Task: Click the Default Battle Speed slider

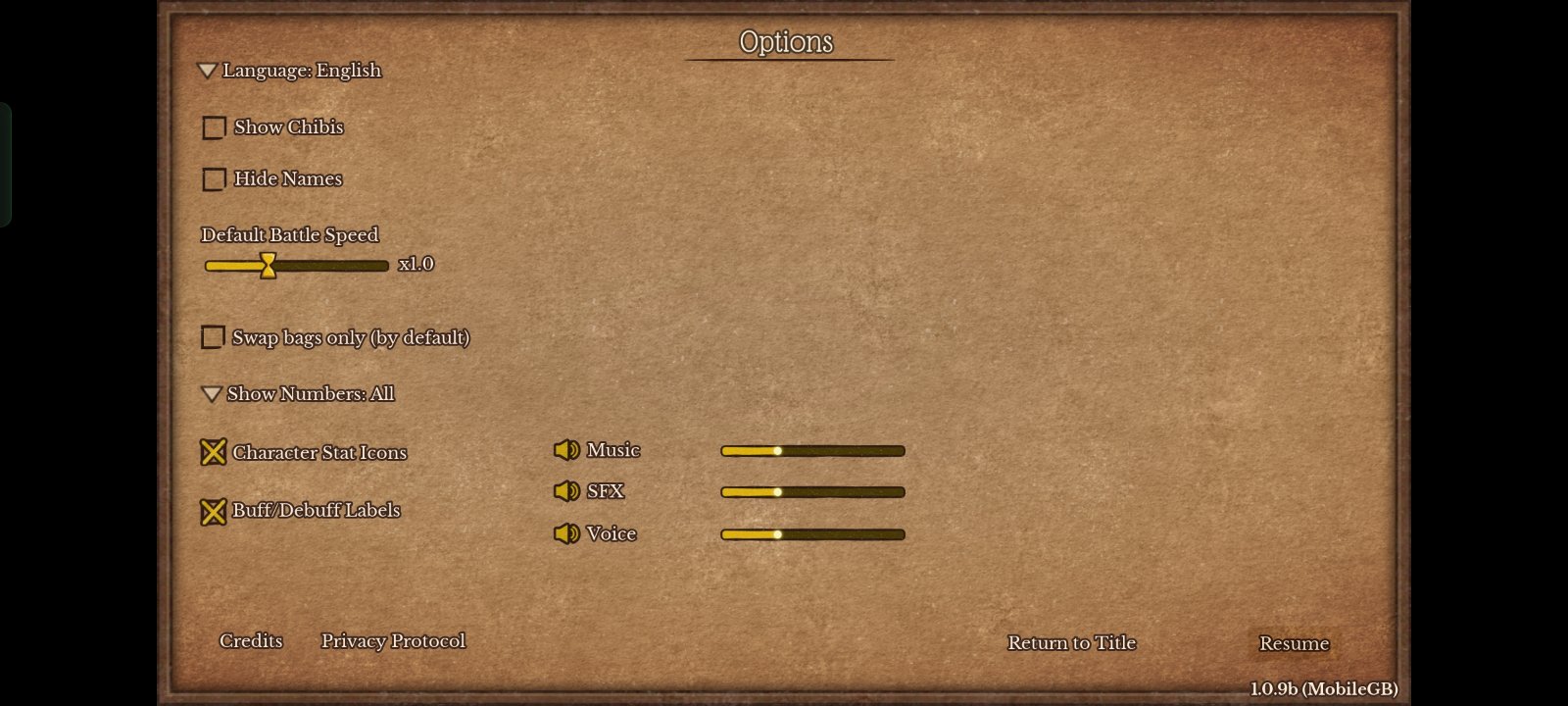Action: (x=296, y=265)
